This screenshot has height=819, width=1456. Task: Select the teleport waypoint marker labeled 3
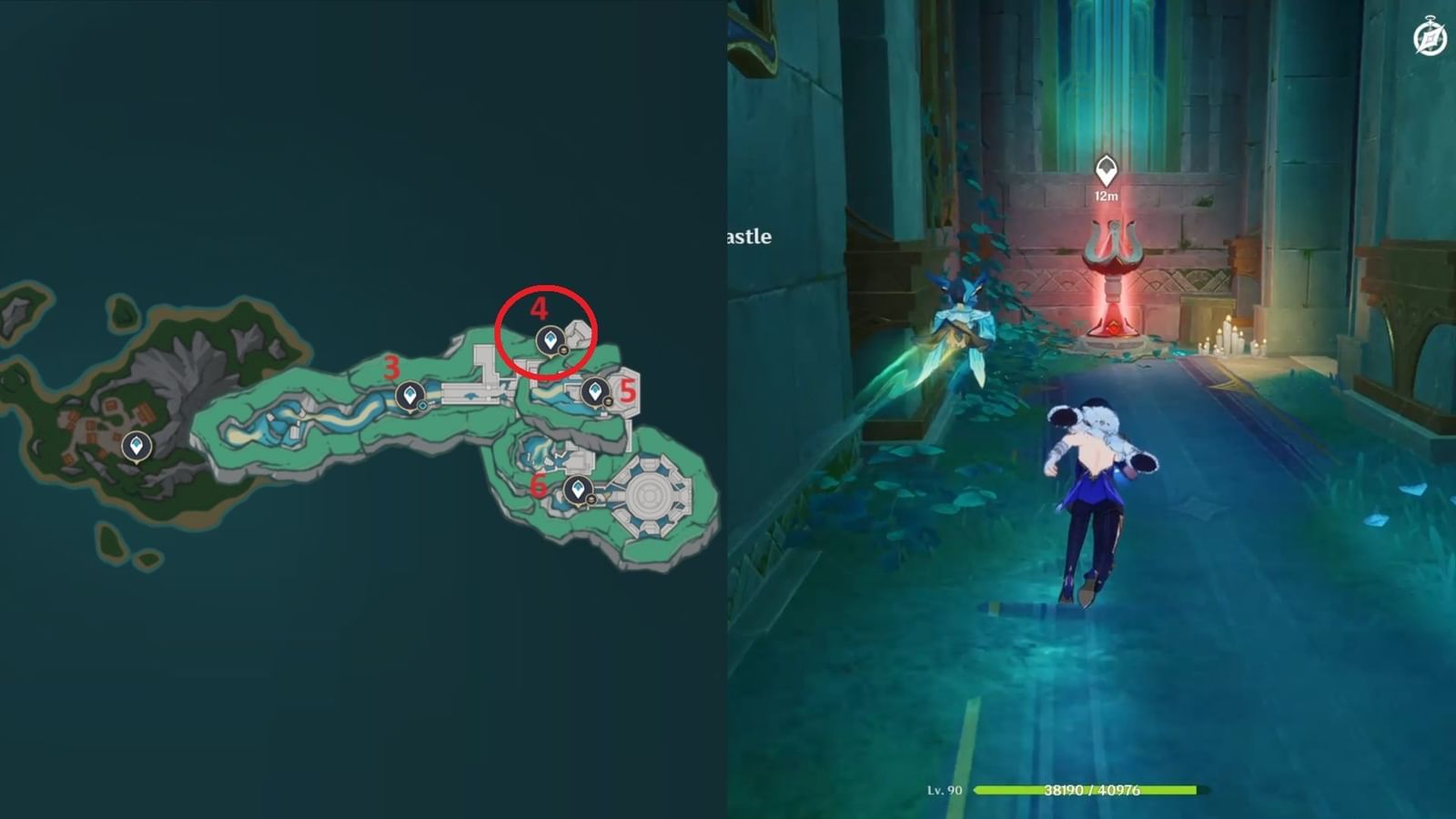coord(411,394)
